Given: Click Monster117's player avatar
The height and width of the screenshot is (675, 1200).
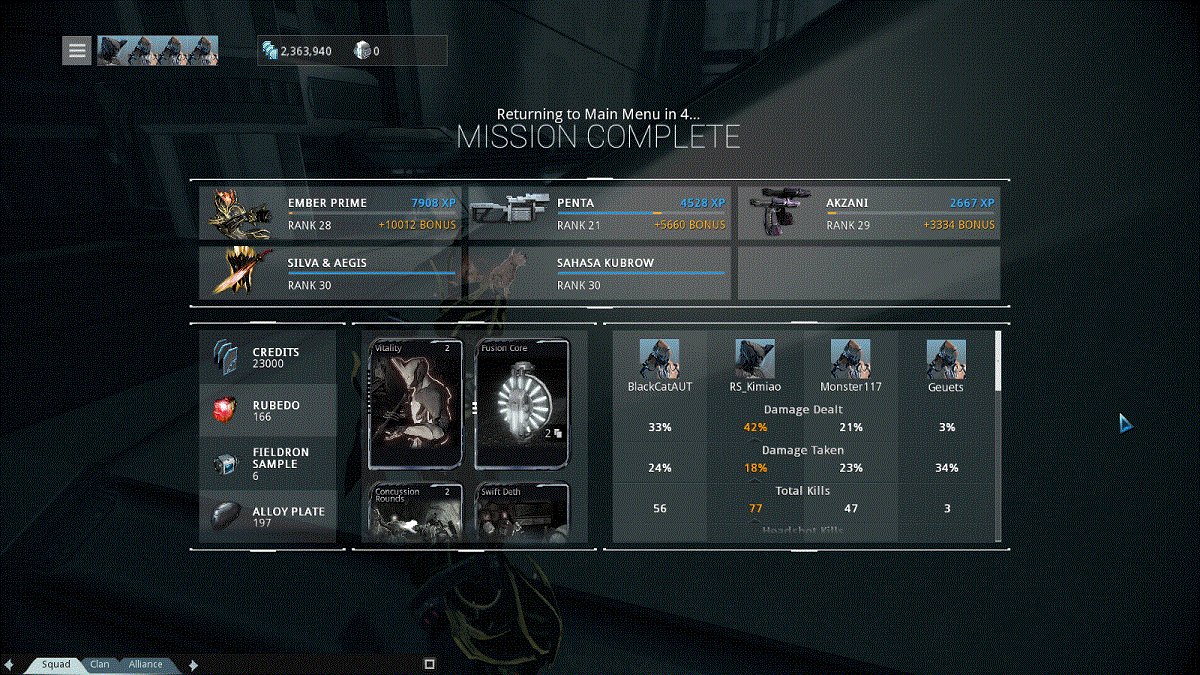Looking at the screenshot, I should click(850, 358).
